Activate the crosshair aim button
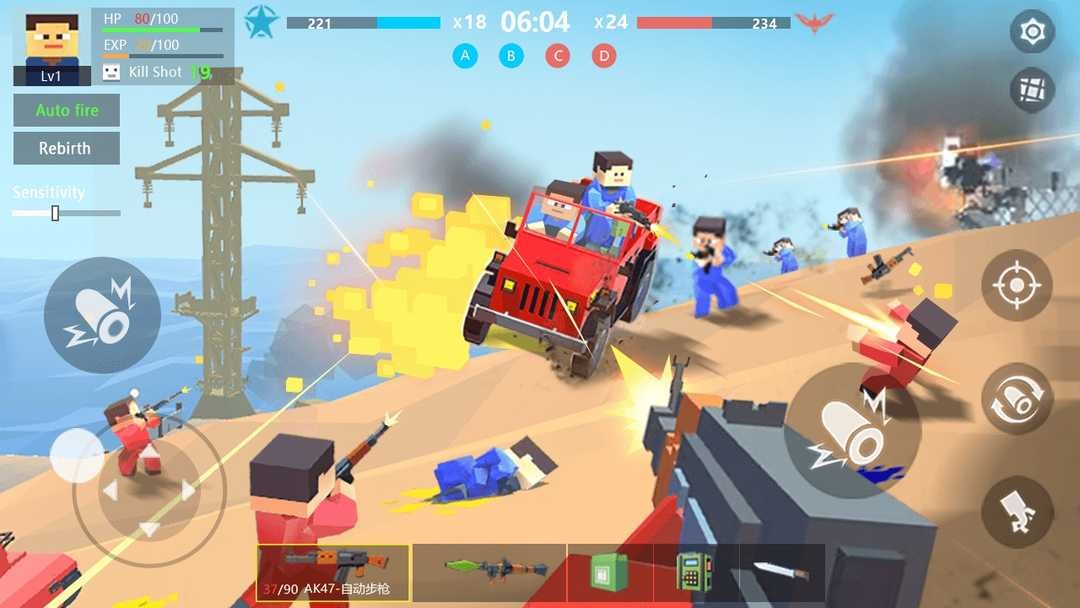Screen dimensions: 1080x608 [x=1016, y=285]
